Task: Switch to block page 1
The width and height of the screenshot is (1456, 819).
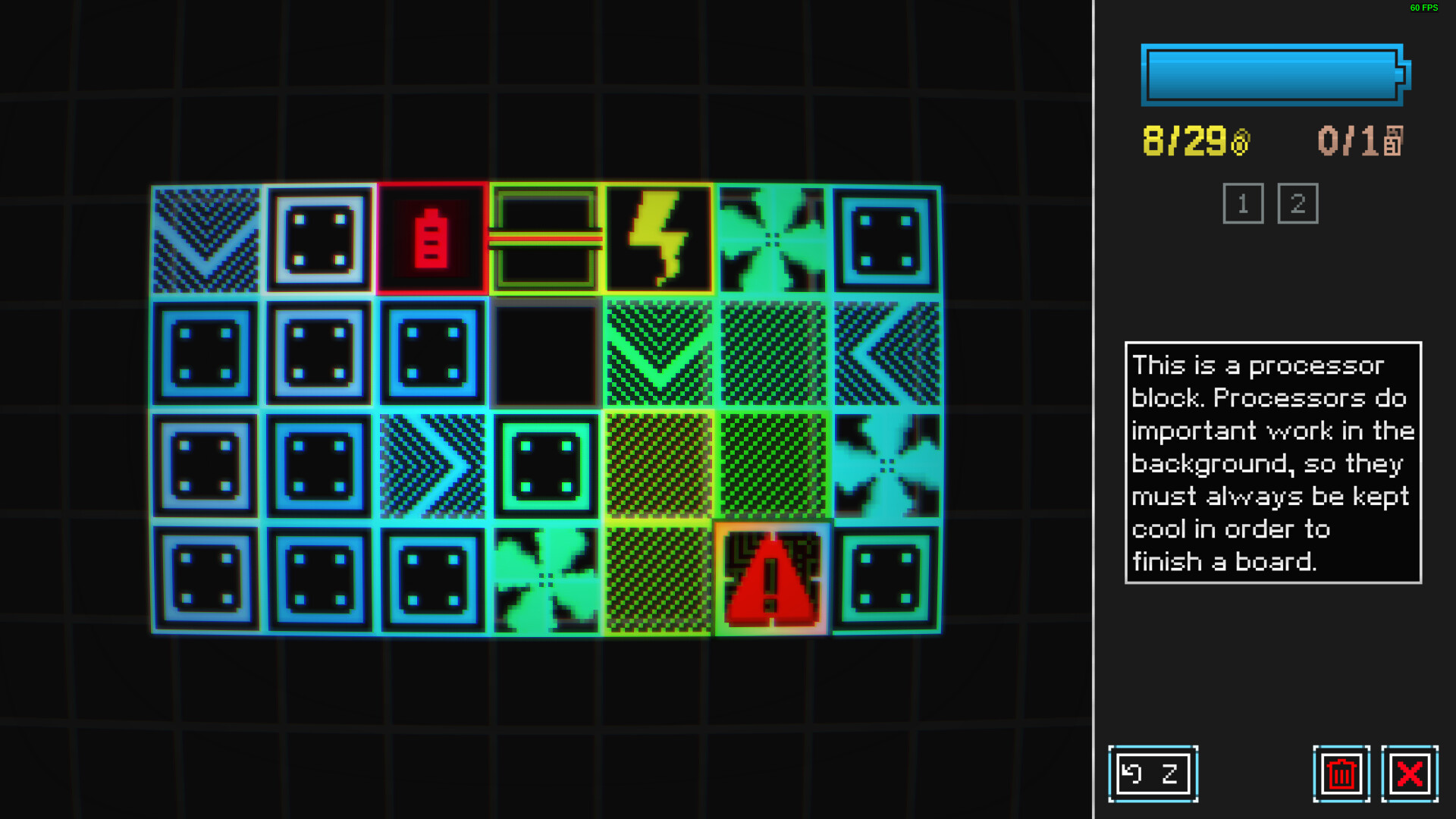Action: coord(1244,202)
